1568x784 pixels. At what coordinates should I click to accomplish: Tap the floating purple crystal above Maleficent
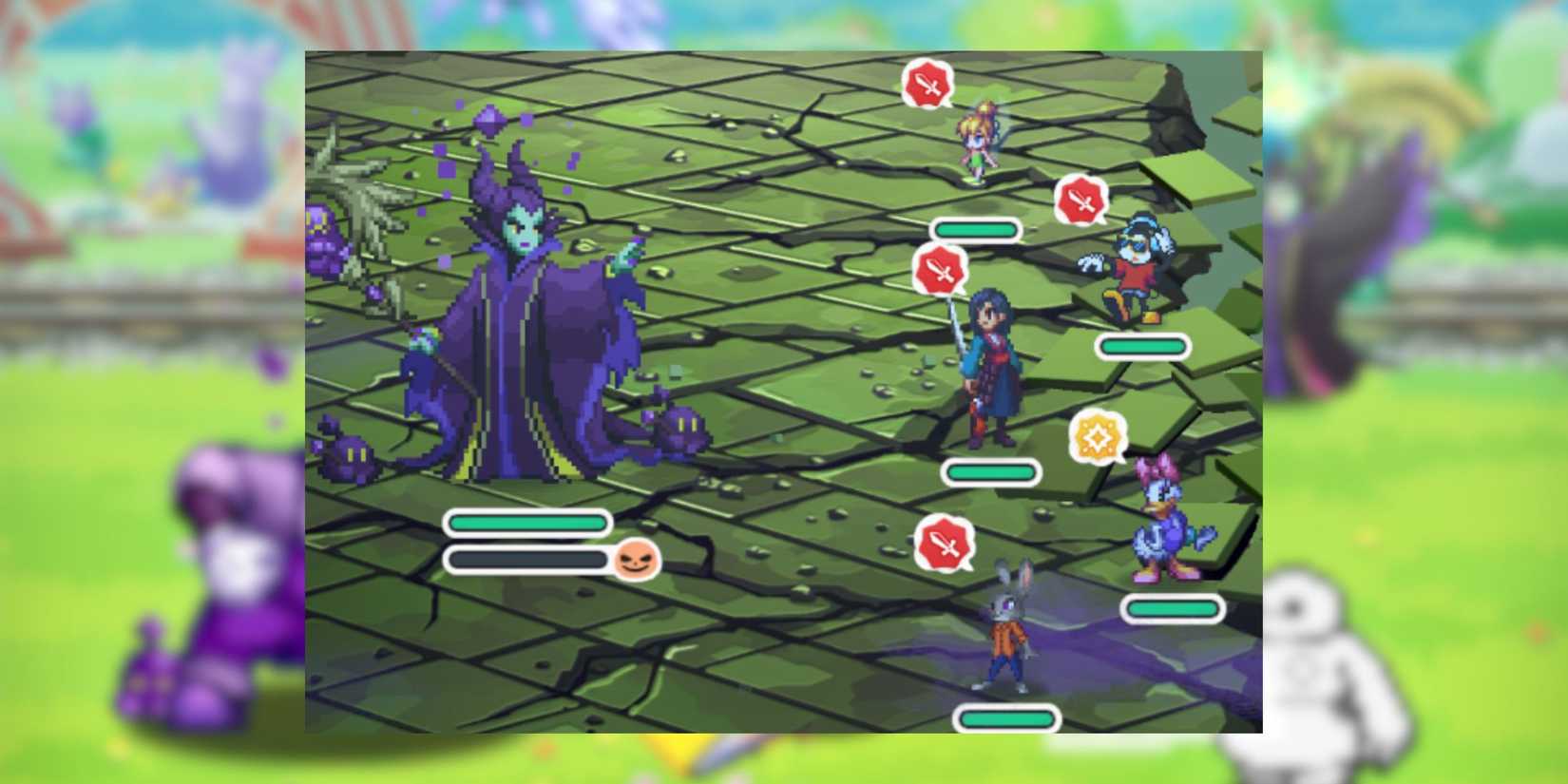(488, 122)
